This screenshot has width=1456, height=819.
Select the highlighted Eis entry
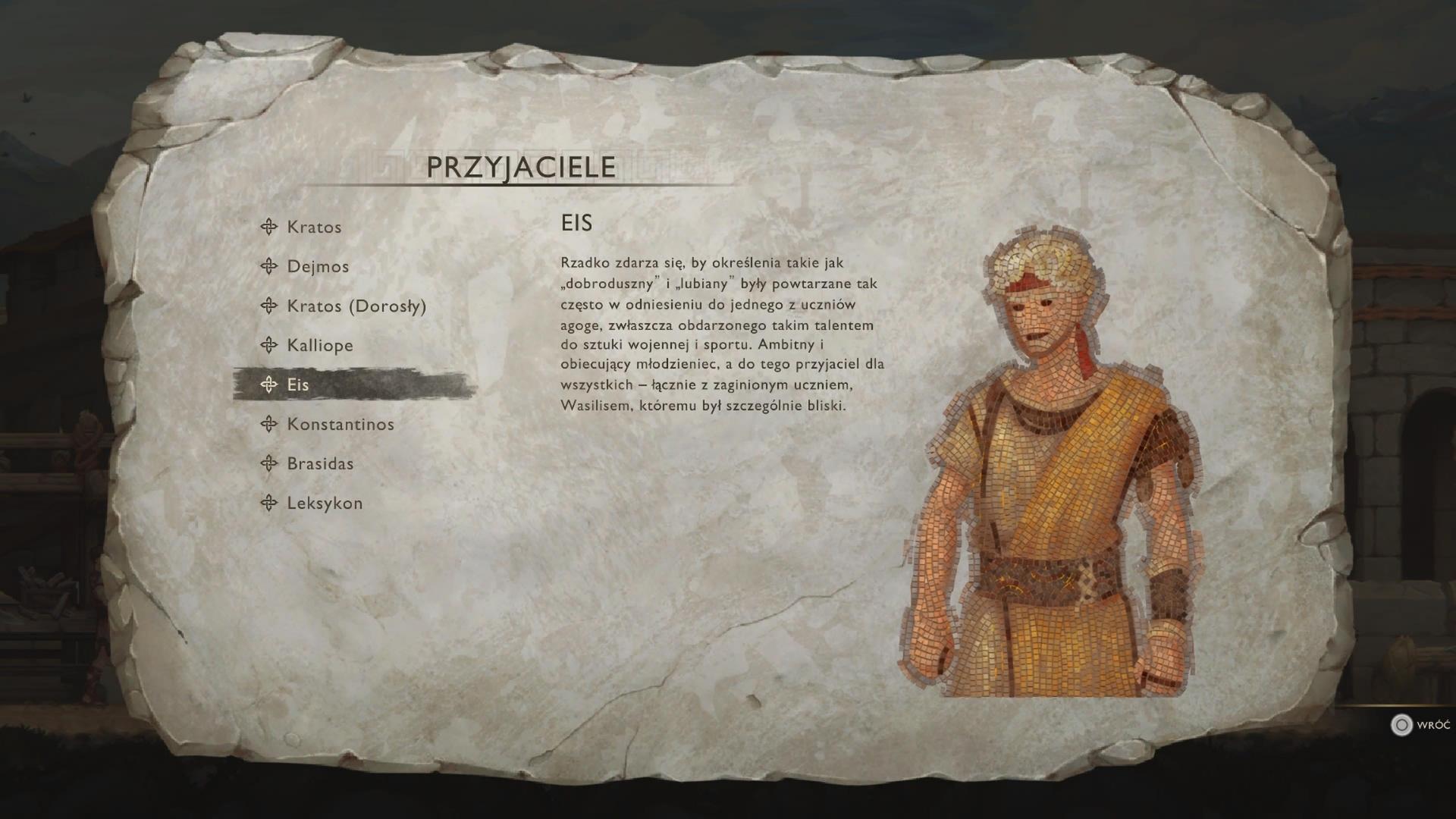pos(301,384)
